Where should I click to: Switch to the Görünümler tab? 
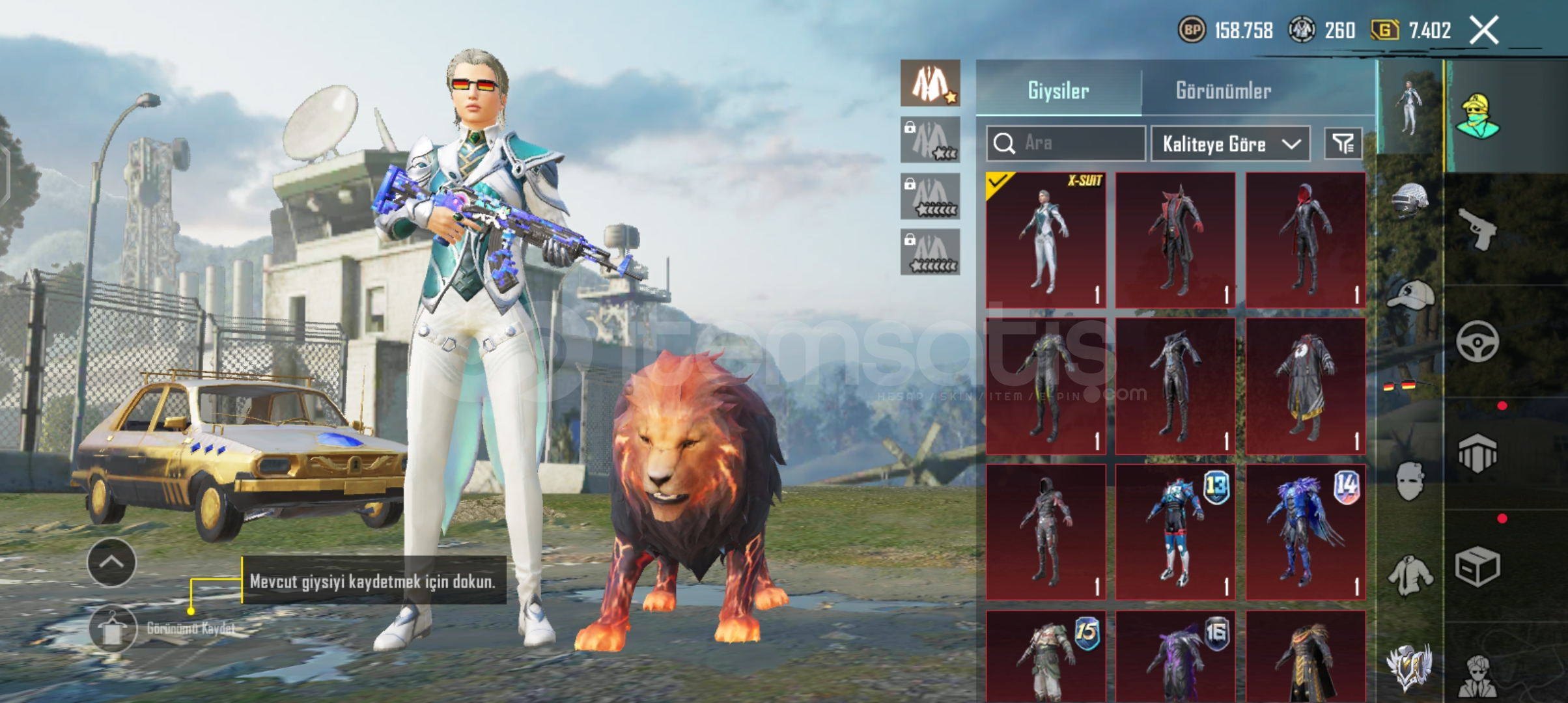point(1223,90)
